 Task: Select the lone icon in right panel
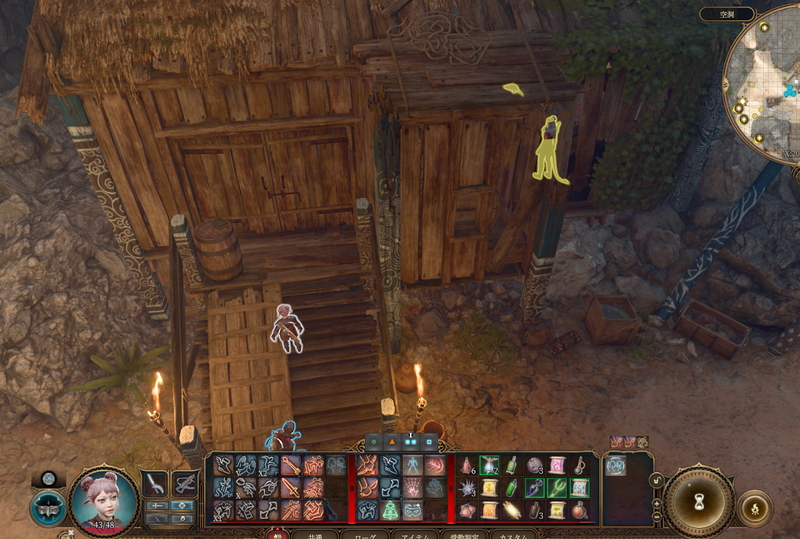[x=616, y=465]
